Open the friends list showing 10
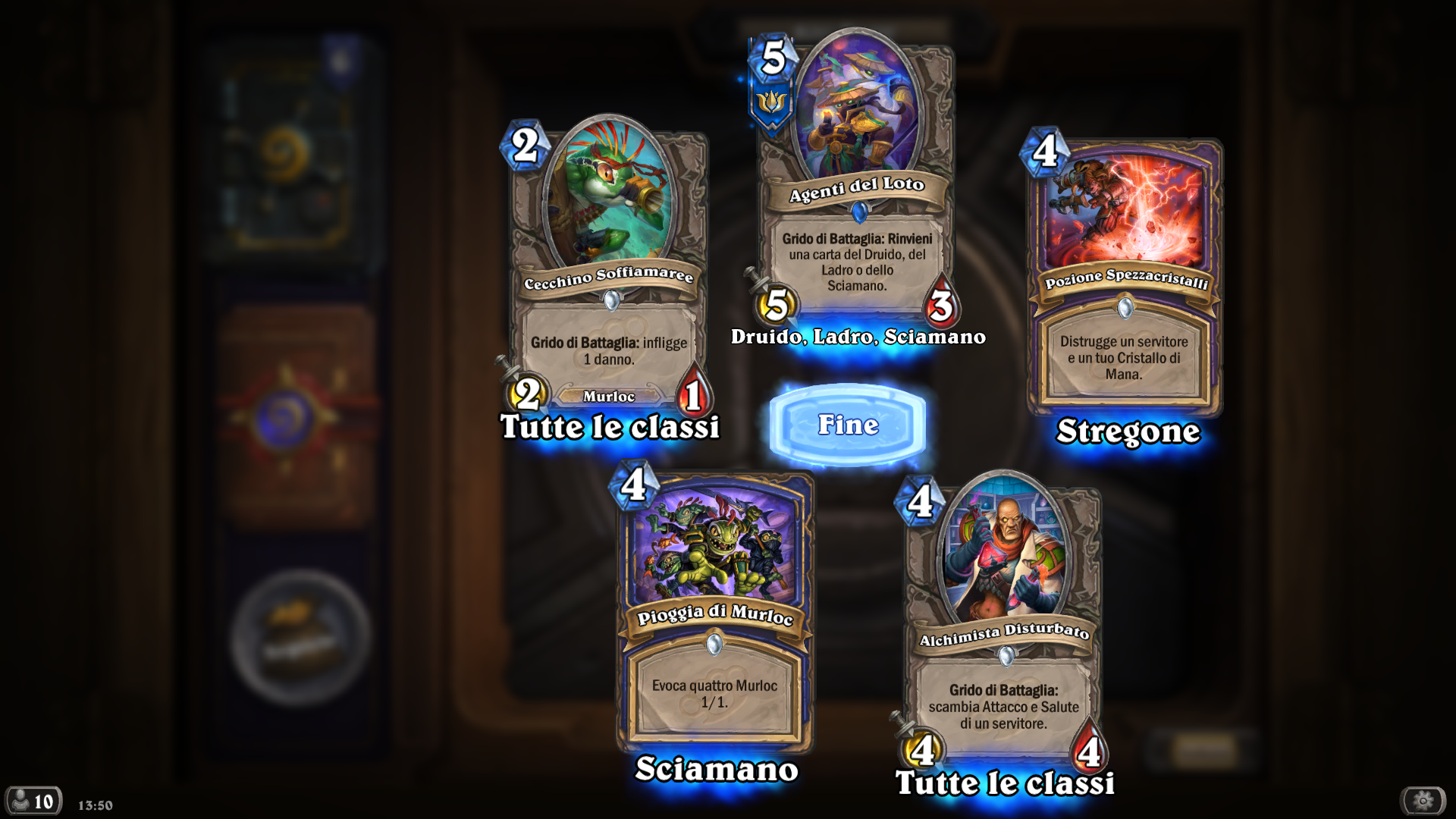1456x819 pixels. (x=33, y=801)
